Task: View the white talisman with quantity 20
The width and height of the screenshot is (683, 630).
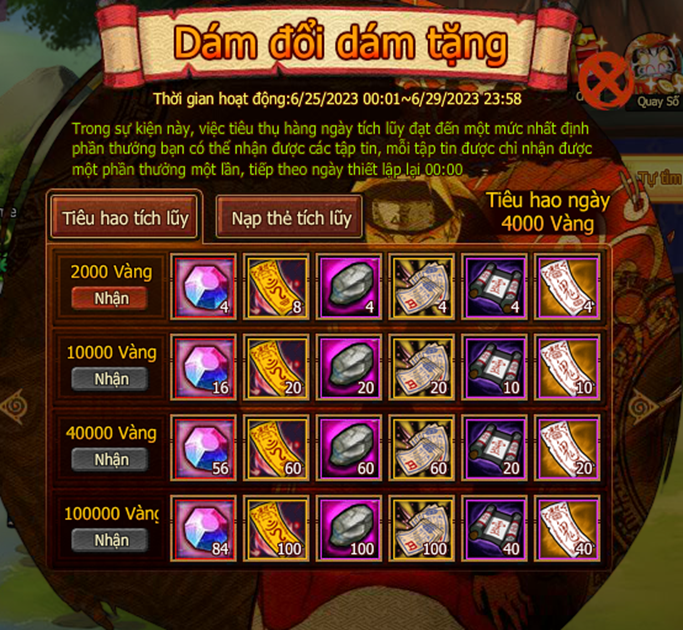Action: click(x=568, y=447)
